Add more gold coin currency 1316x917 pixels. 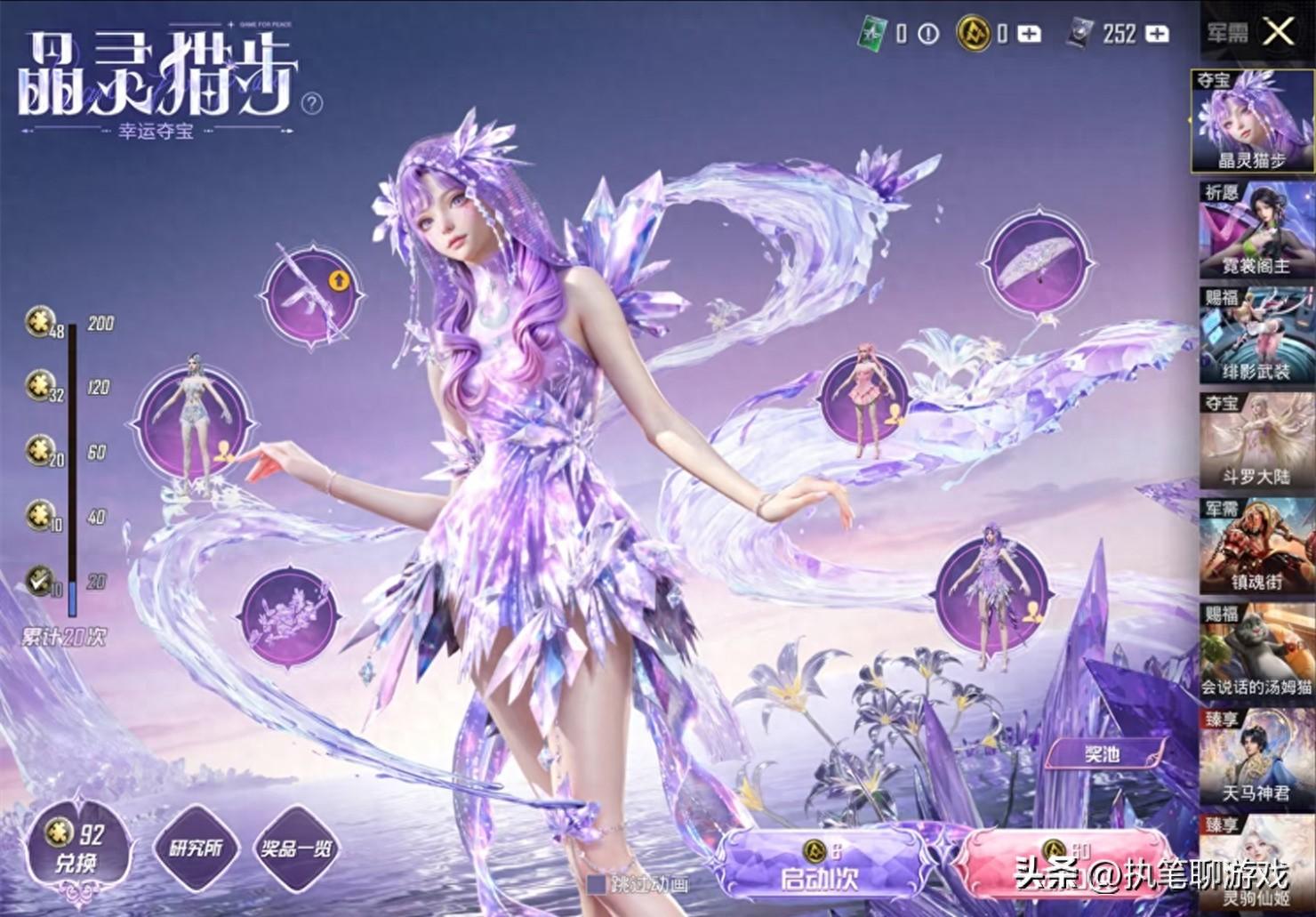coord(1029,34)
